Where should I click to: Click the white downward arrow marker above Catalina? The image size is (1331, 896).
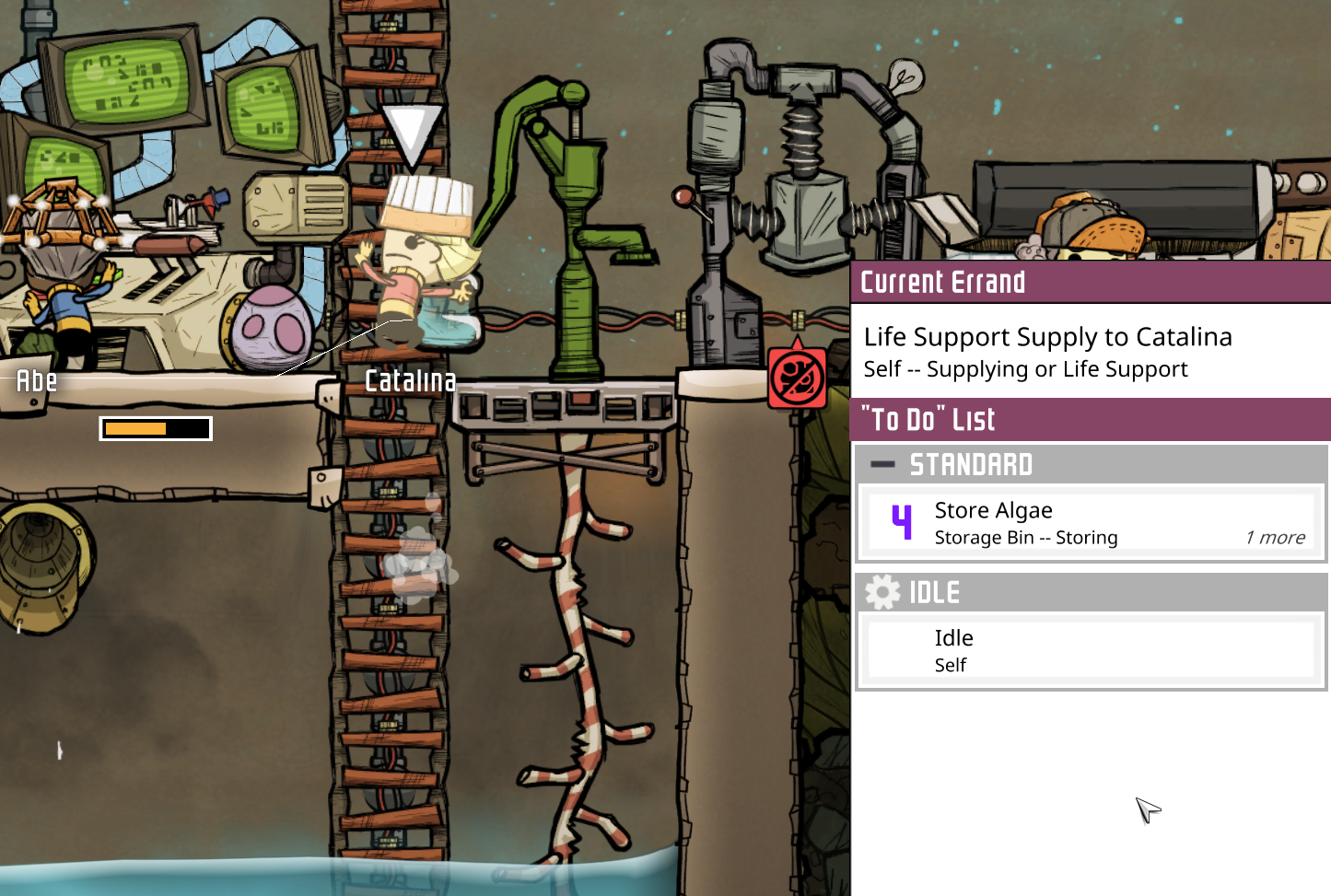pyautogui.click(x=414, y=131)
